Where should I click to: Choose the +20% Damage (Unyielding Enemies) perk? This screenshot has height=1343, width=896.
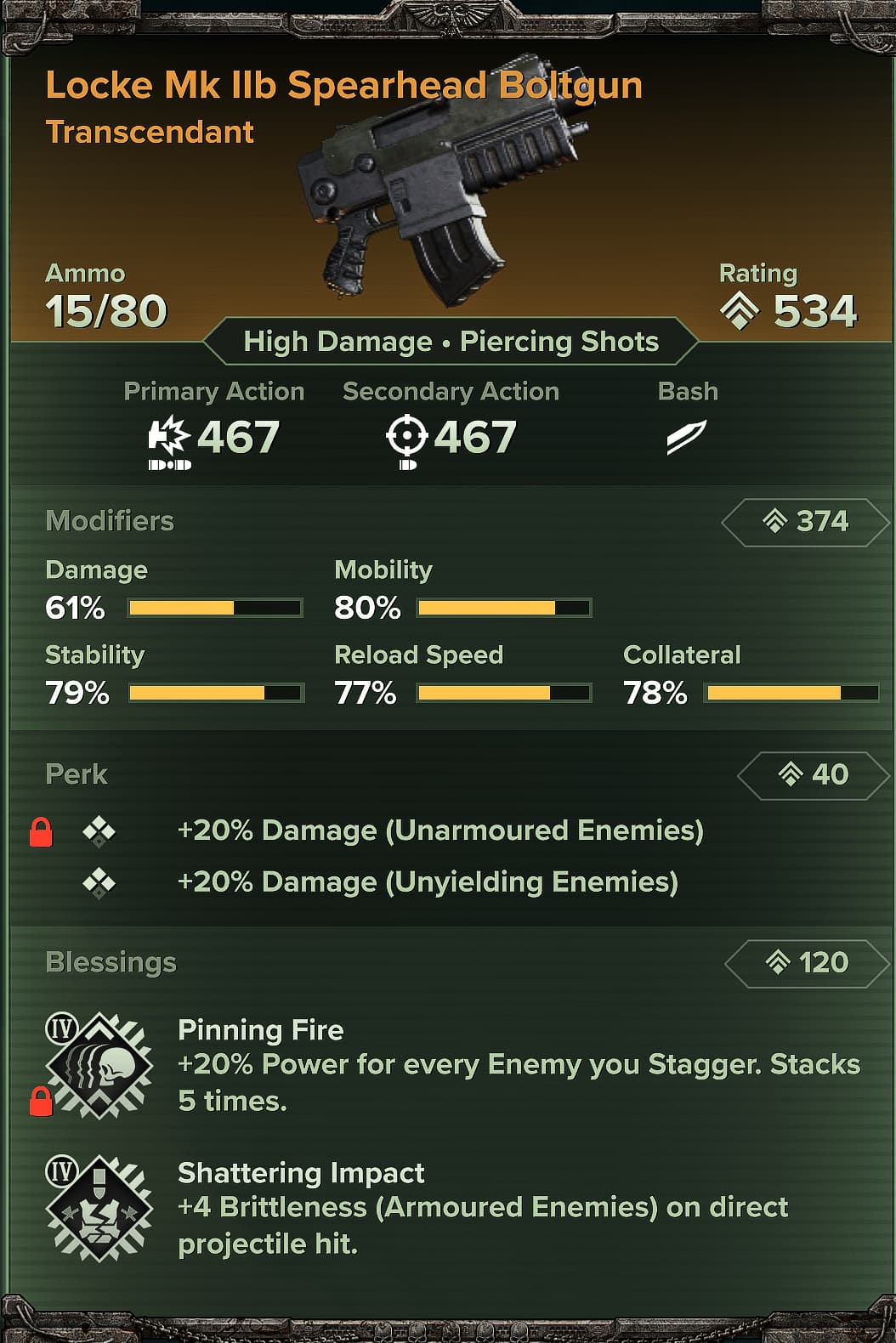pos(427,882)
